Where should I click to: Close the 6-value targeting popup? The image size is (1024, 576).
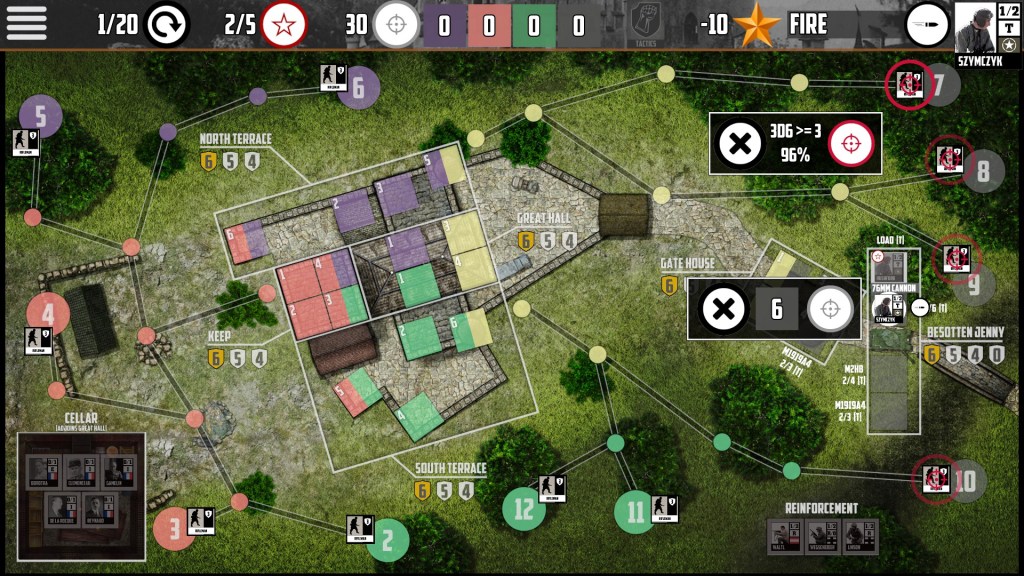pos(718,309)
